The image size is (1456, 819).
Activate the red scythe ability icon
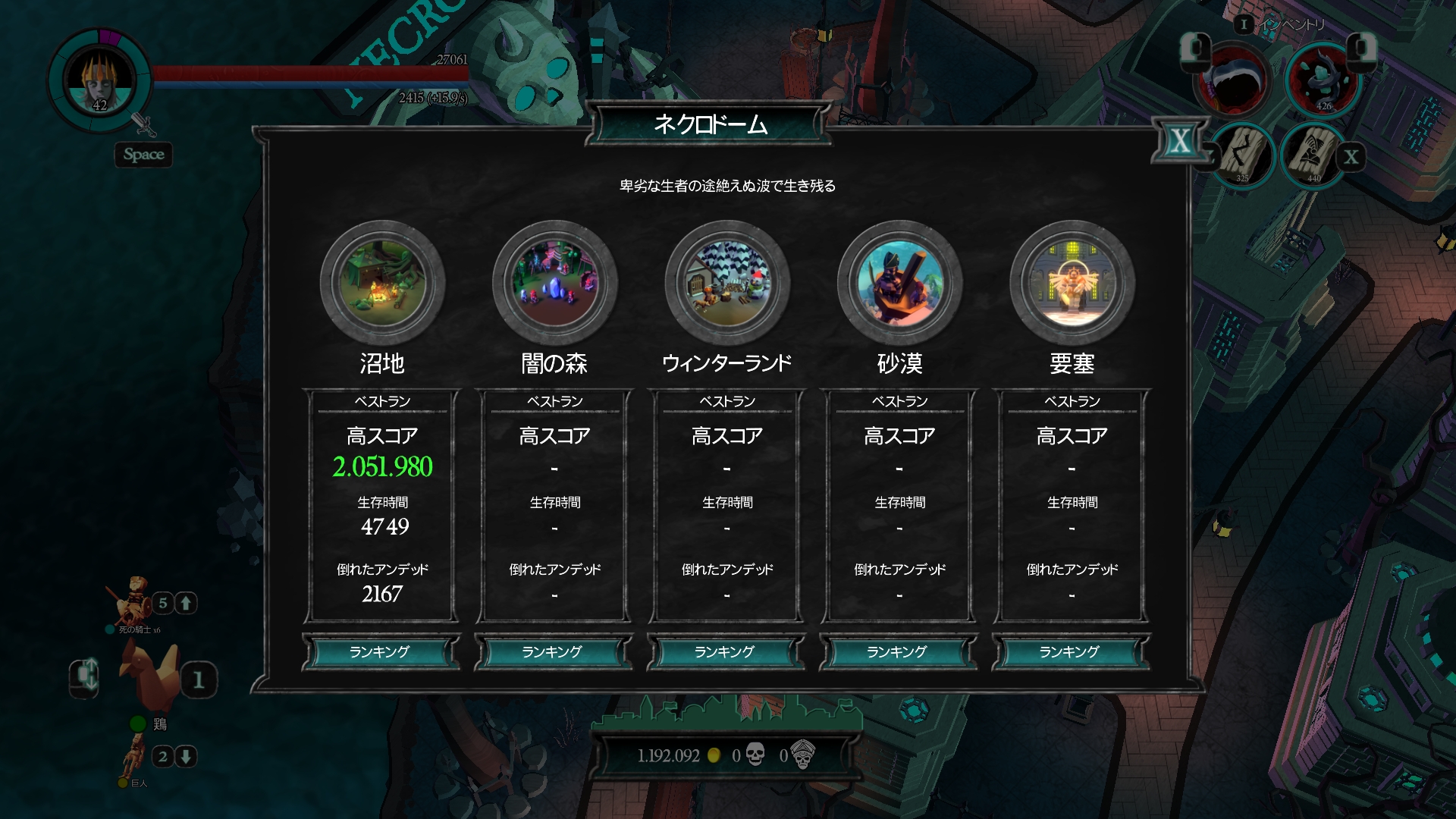click(1233, 80)
